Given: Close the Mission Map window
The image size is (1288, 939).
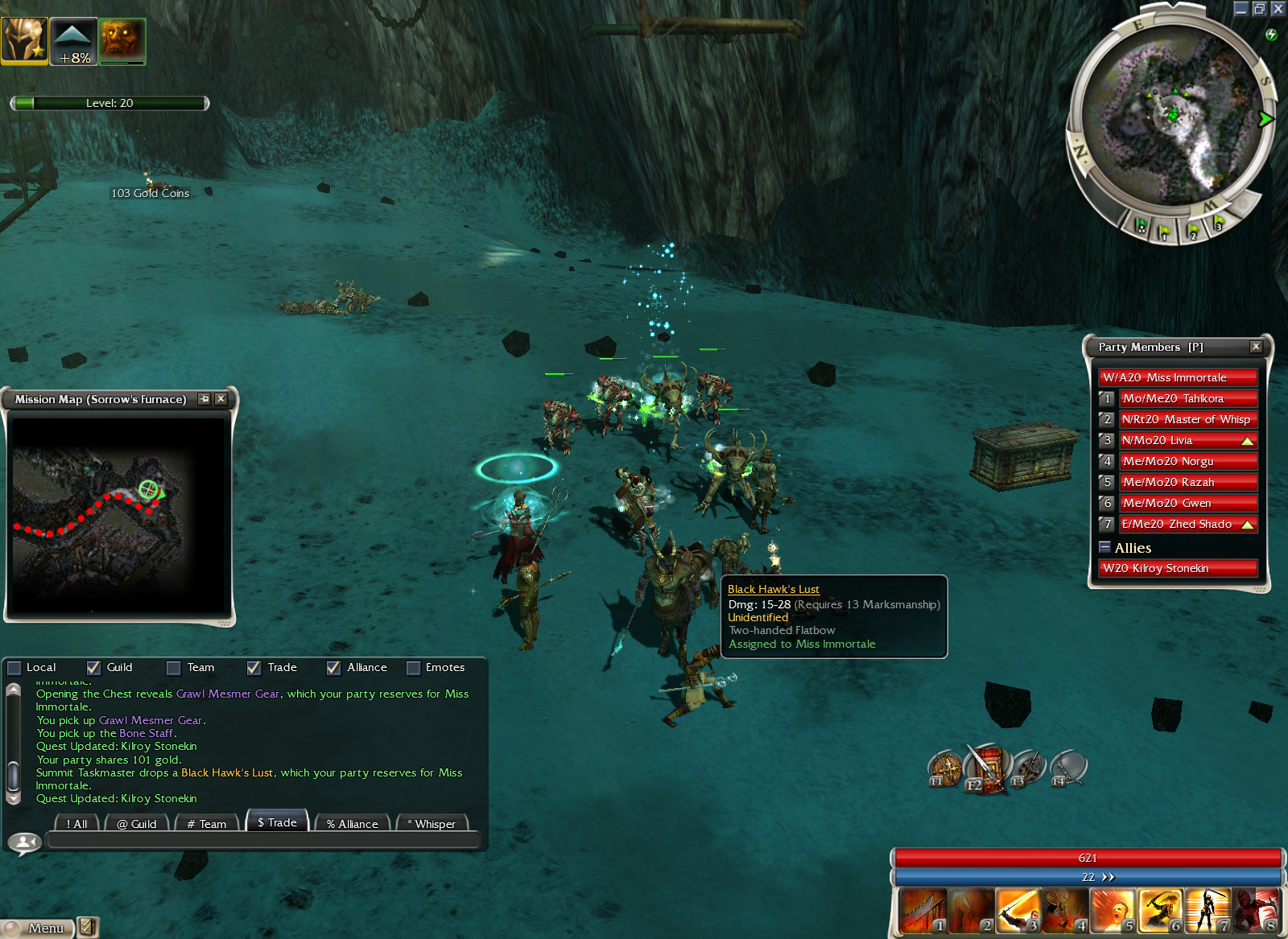Looking at the screenshot, I should click(221, 399).
